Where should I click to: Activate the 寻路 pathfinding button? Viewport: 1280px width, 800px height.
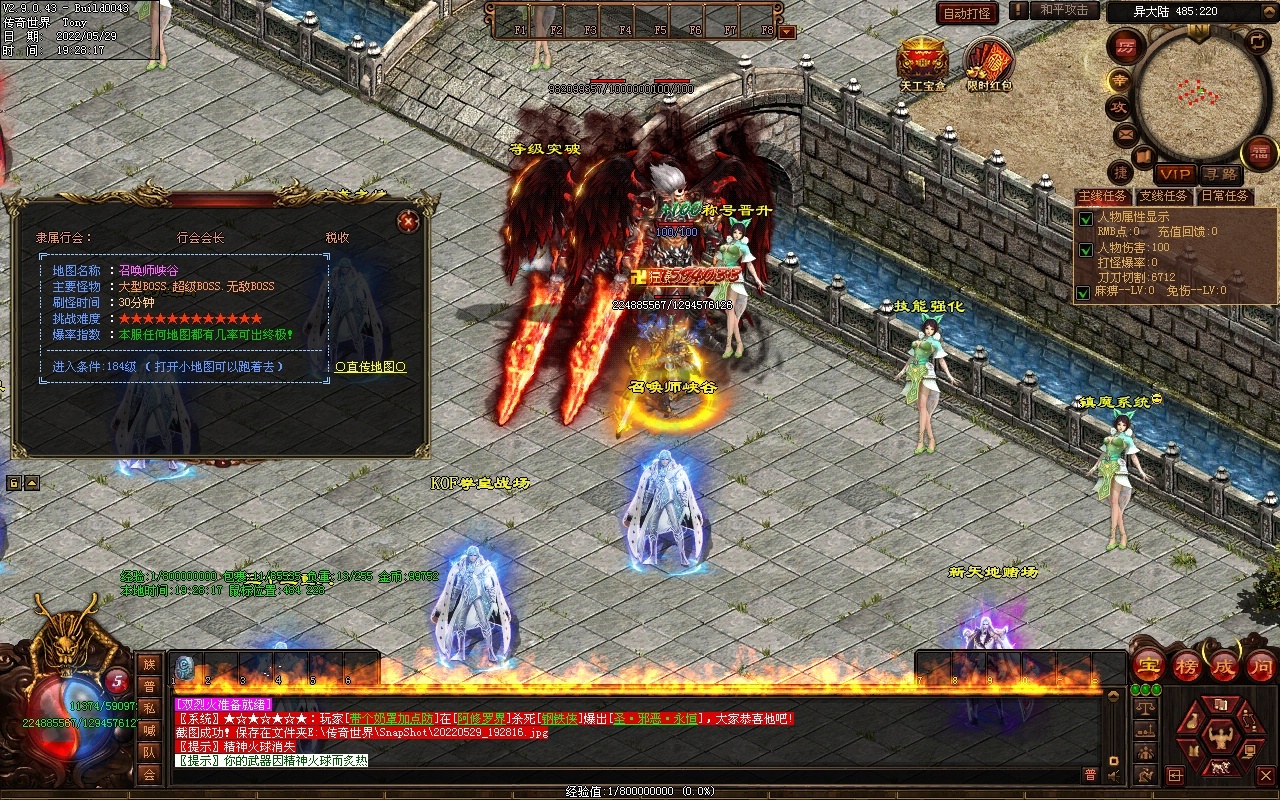tap(1219, 174)
